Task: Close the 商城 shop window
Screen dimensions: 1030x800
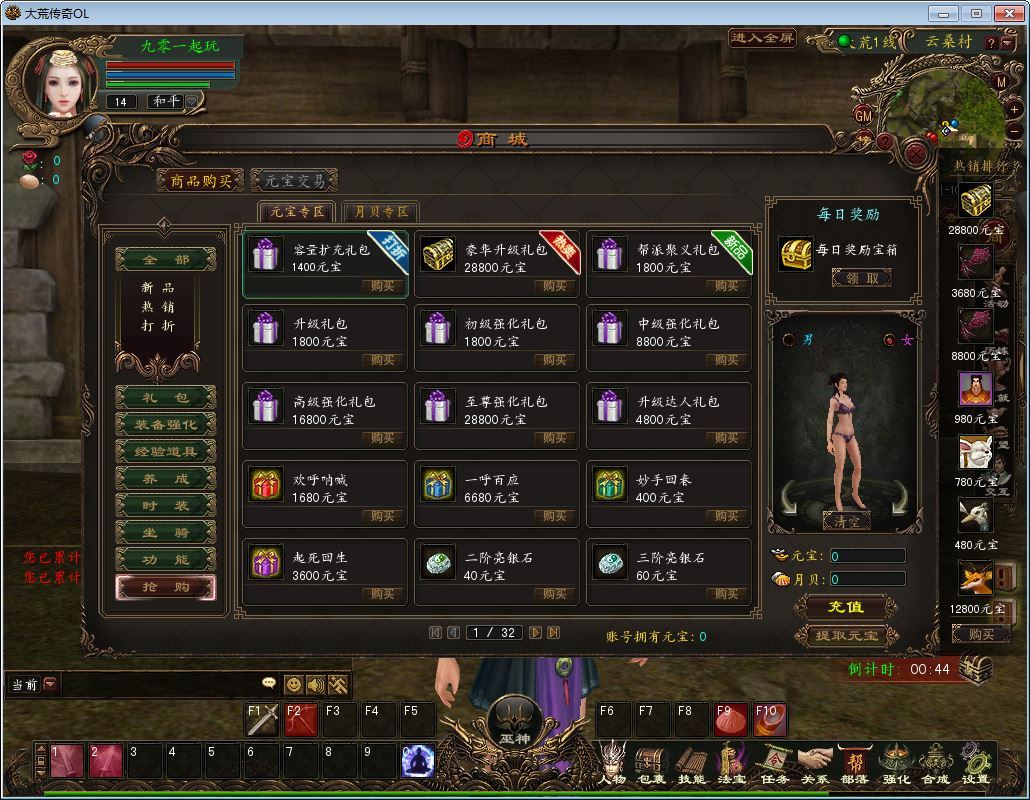Action: point(915,153)
